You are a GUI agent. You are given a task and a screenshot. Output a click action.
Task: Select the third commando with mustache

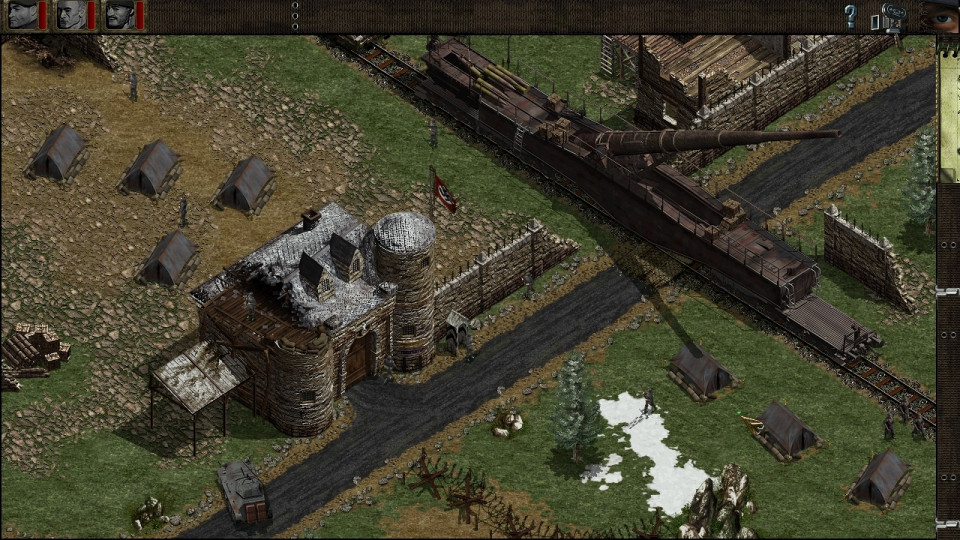coord(120,15)
